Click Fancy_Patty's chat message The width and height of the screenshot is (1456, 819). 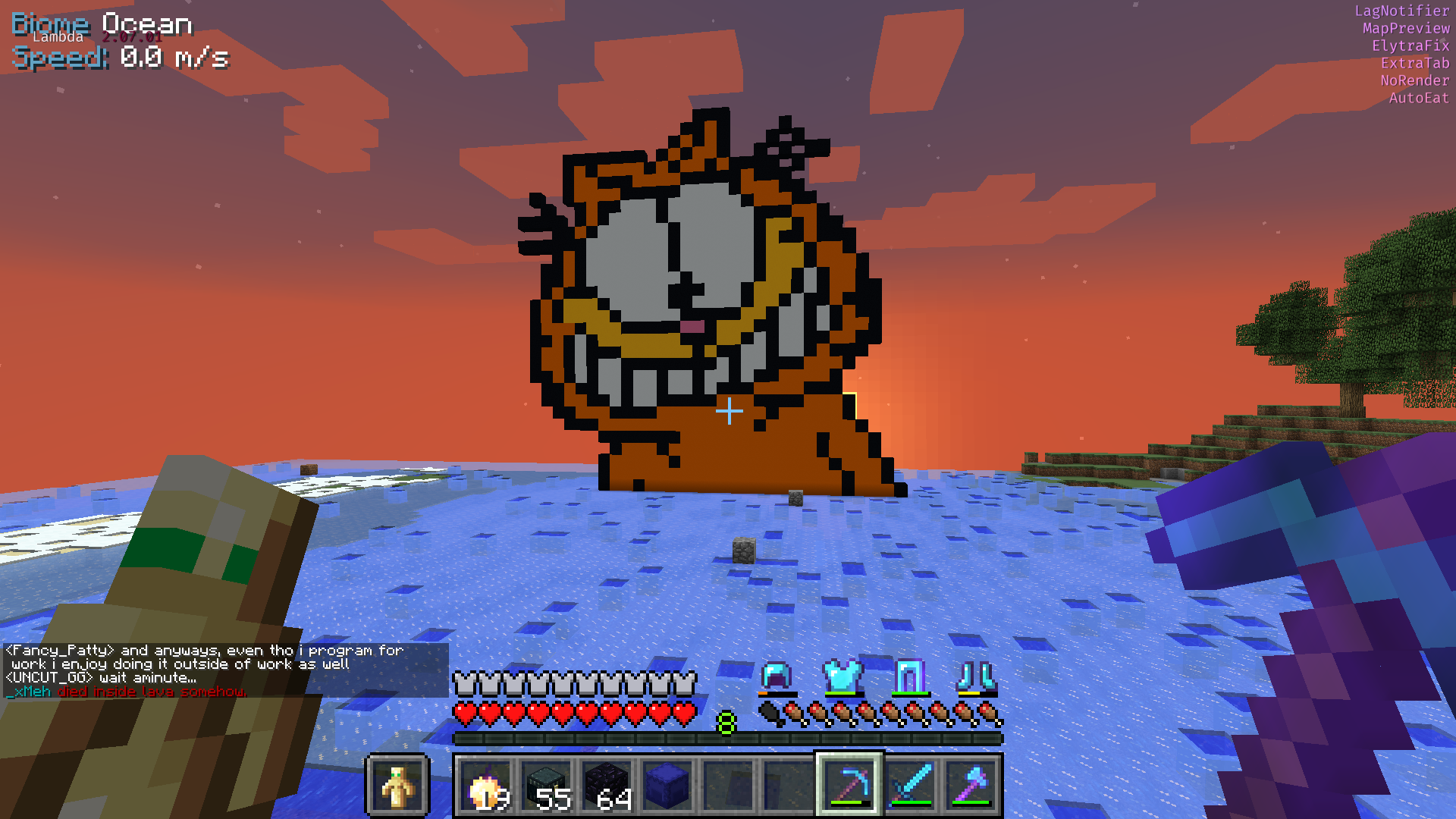(x=205, y=657)
